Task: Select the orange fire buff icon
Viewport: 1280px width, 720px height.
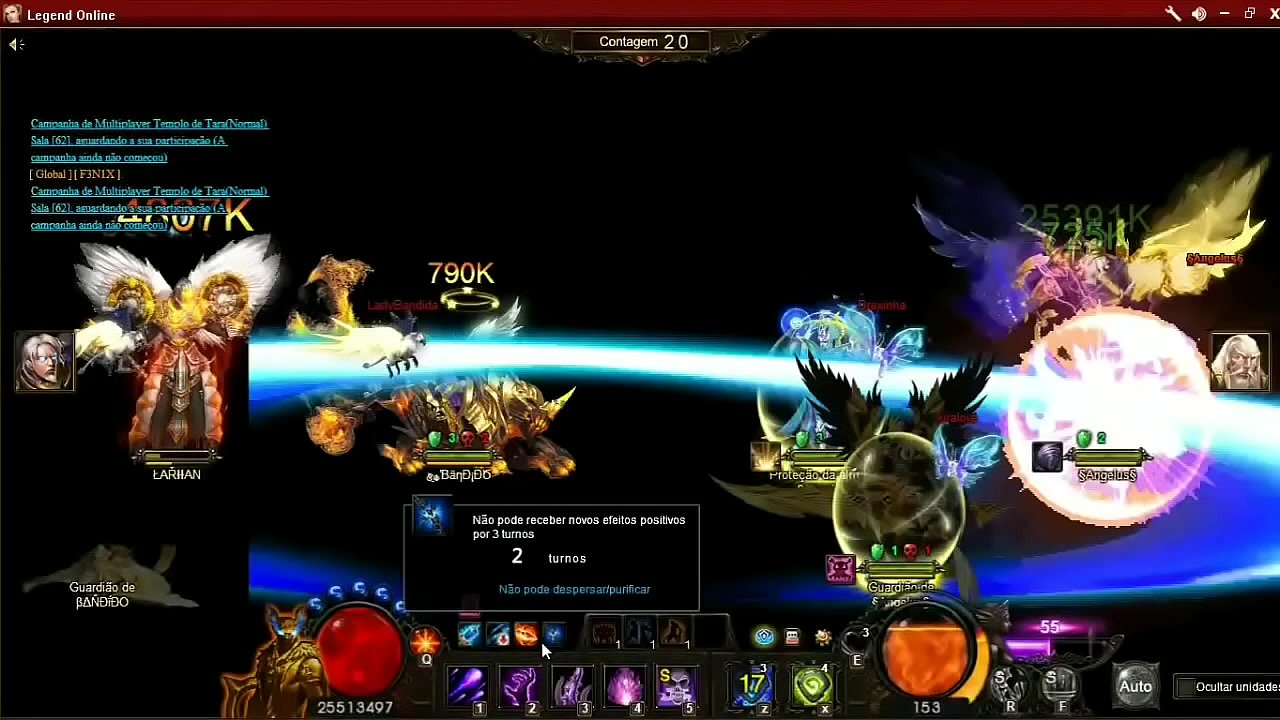Action: click(526, 634)
